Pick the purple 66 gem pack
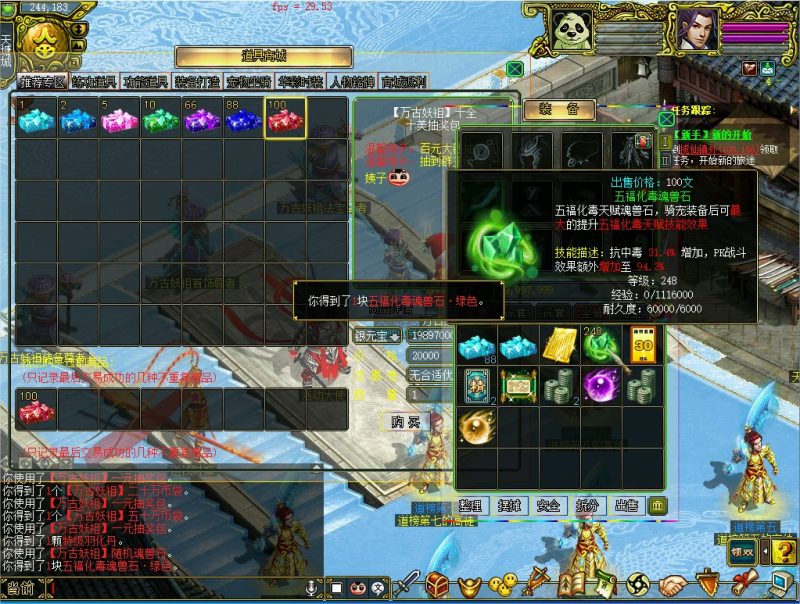The width and height of the screenshot is (800, 604). [x=201, y=118]
